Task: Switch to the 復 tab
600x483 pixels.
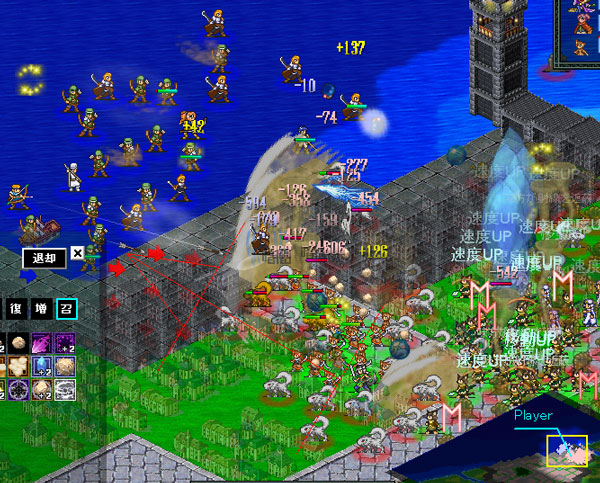Action: tap(14, 308)
